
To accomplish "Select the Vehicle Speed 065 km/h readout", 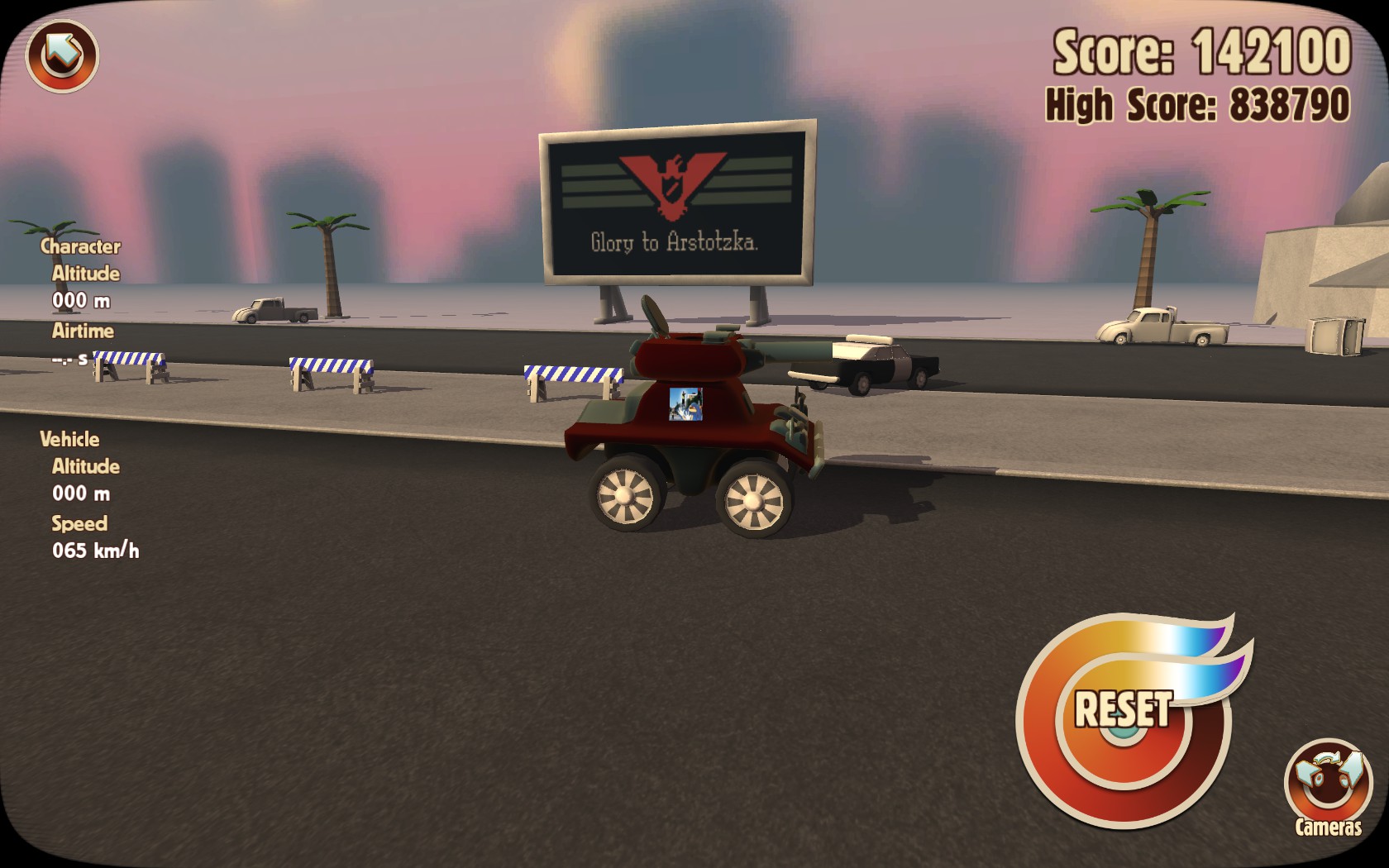I will [x=95, y=549].
